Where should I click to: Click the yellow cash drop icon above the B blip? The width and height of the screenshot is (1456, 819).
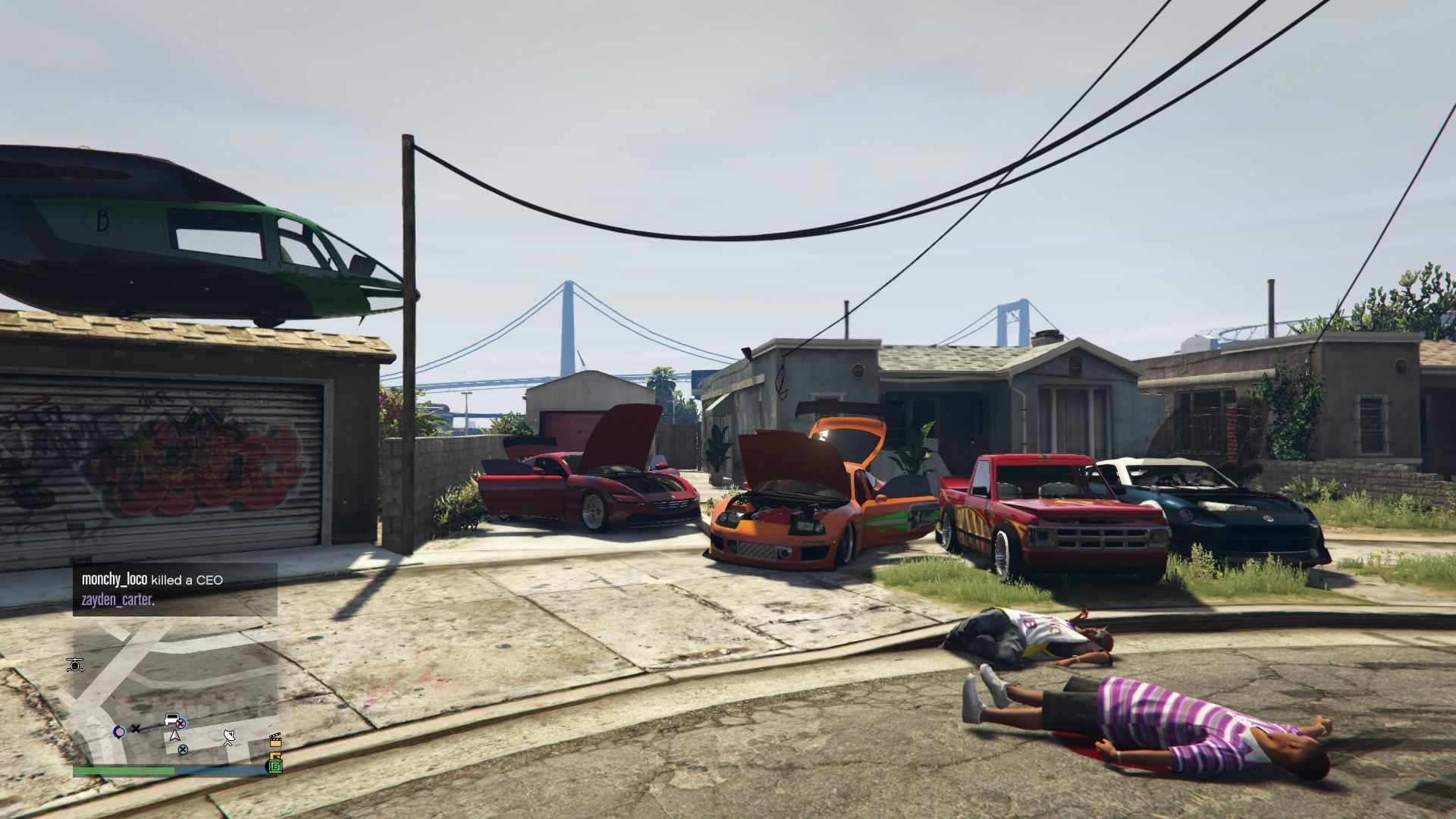coord(276,755)
